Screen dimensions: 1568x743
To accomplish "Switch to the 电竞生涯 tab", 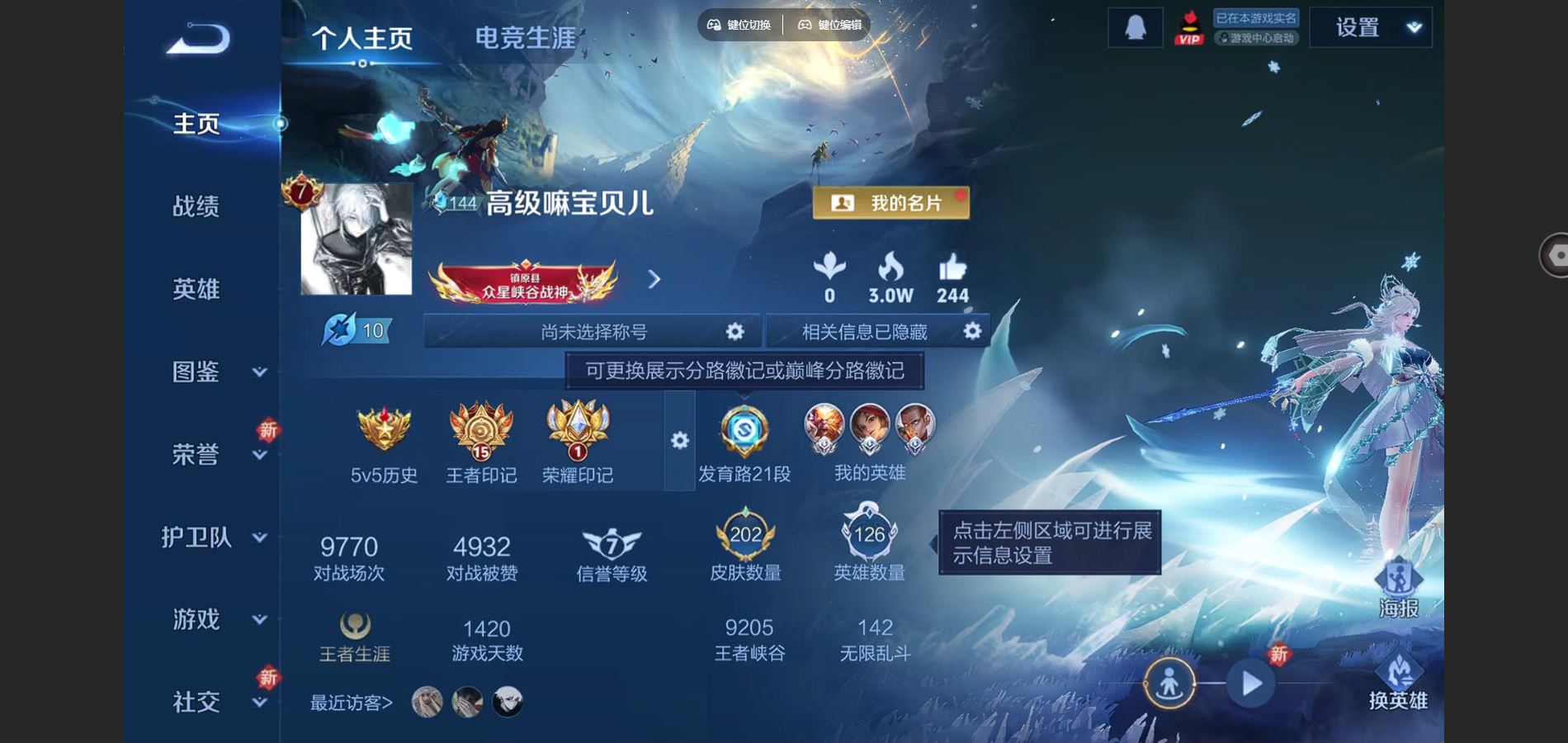I will tap(524, 35).
